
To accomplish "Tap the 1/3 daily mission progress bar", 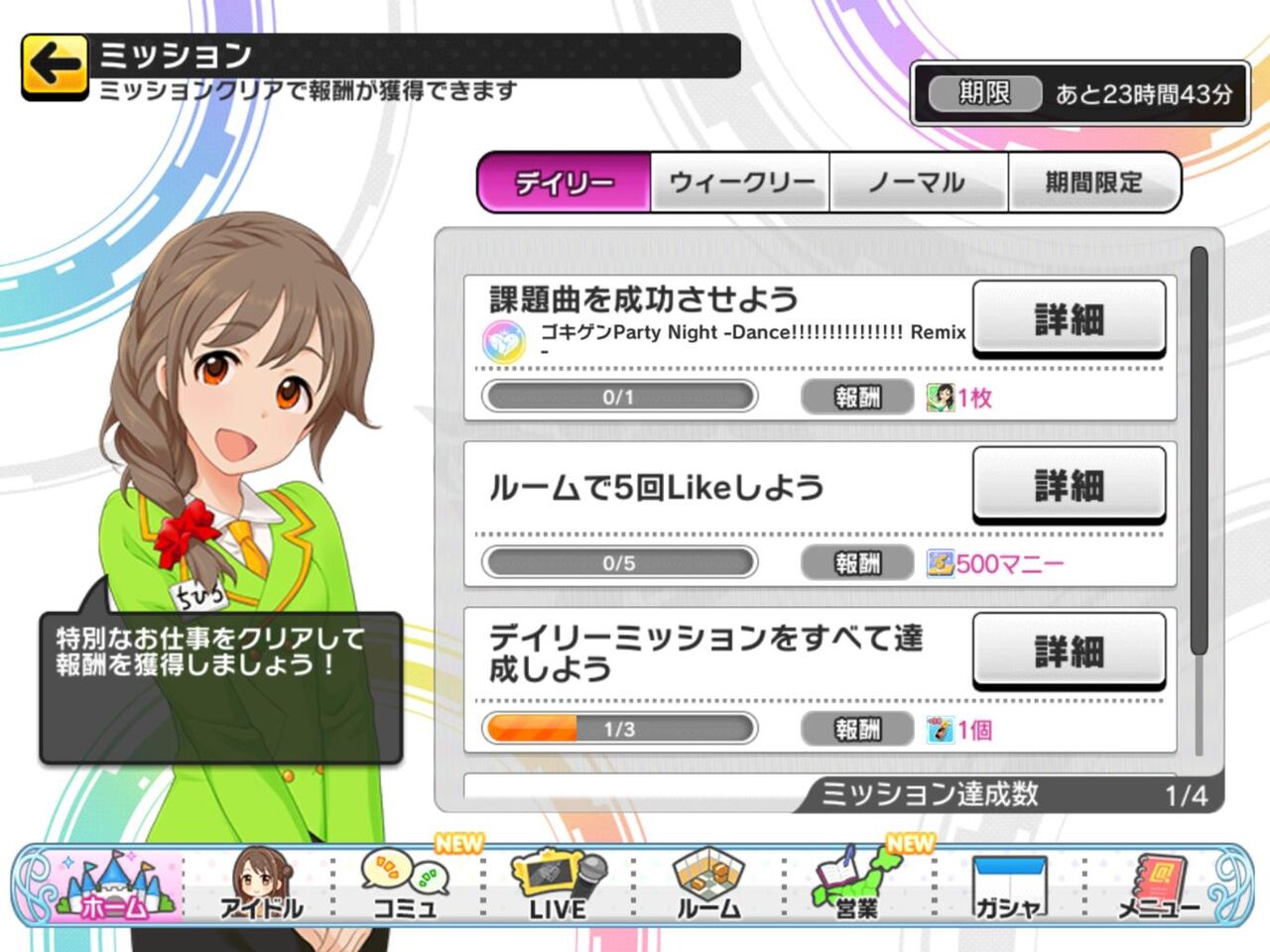I will (618, 729).
